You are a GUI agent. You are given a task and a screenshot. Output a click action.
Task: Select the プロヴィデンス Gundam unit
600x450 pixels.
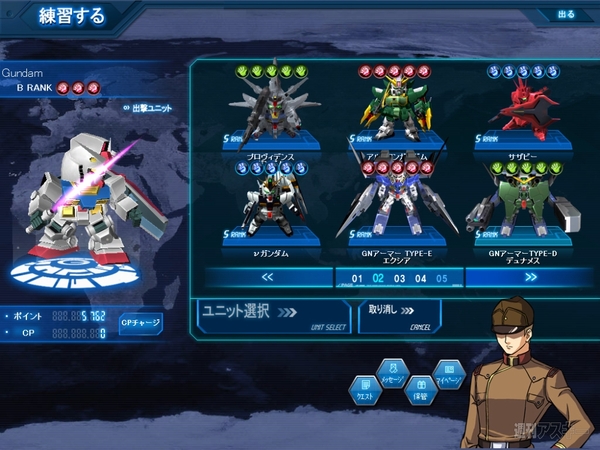pyautogui.click(x=264, y=110)
